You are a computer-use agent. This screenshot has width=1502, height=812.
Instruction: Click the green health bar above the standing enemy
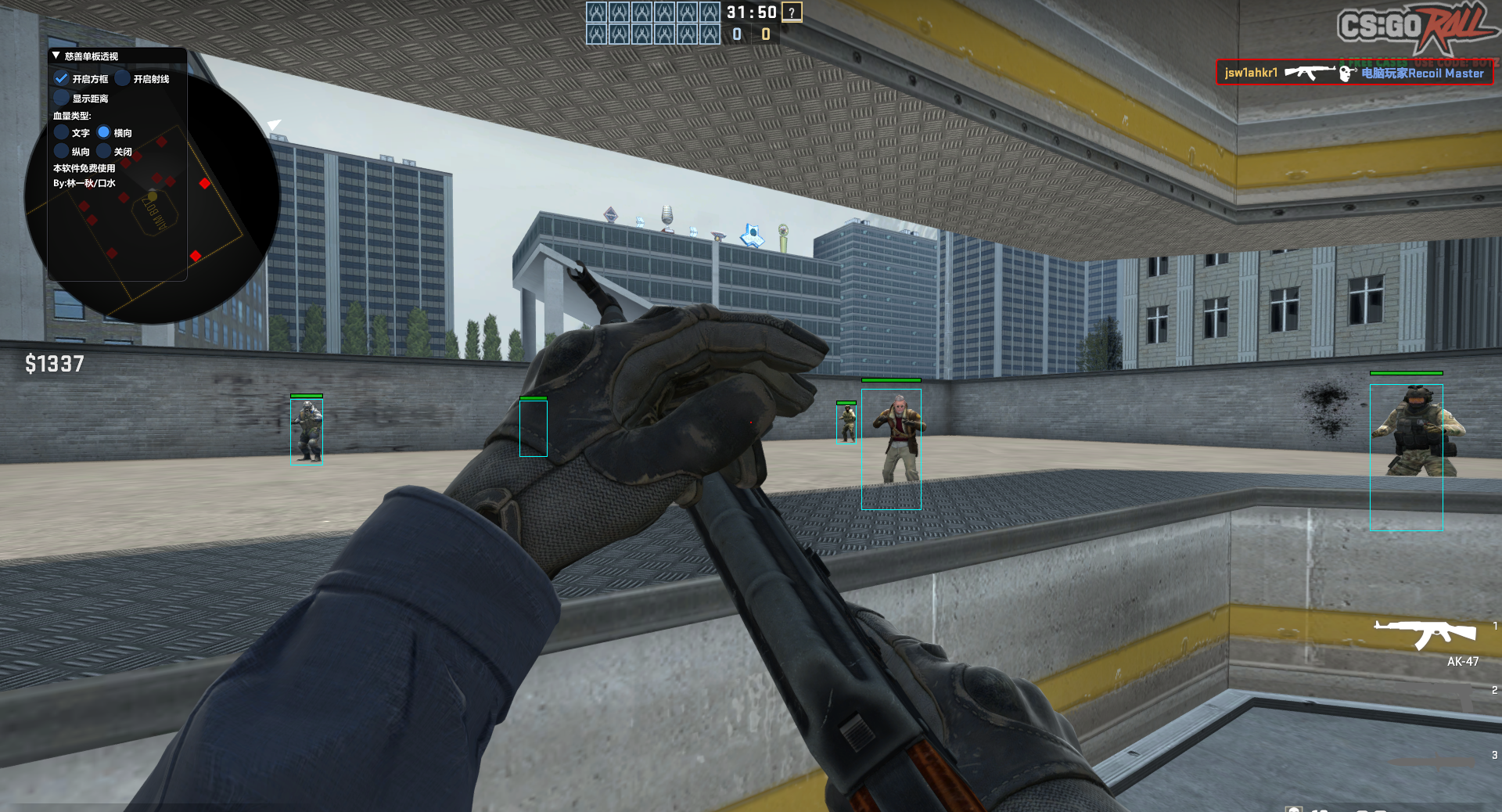click(x=891, y=380)
